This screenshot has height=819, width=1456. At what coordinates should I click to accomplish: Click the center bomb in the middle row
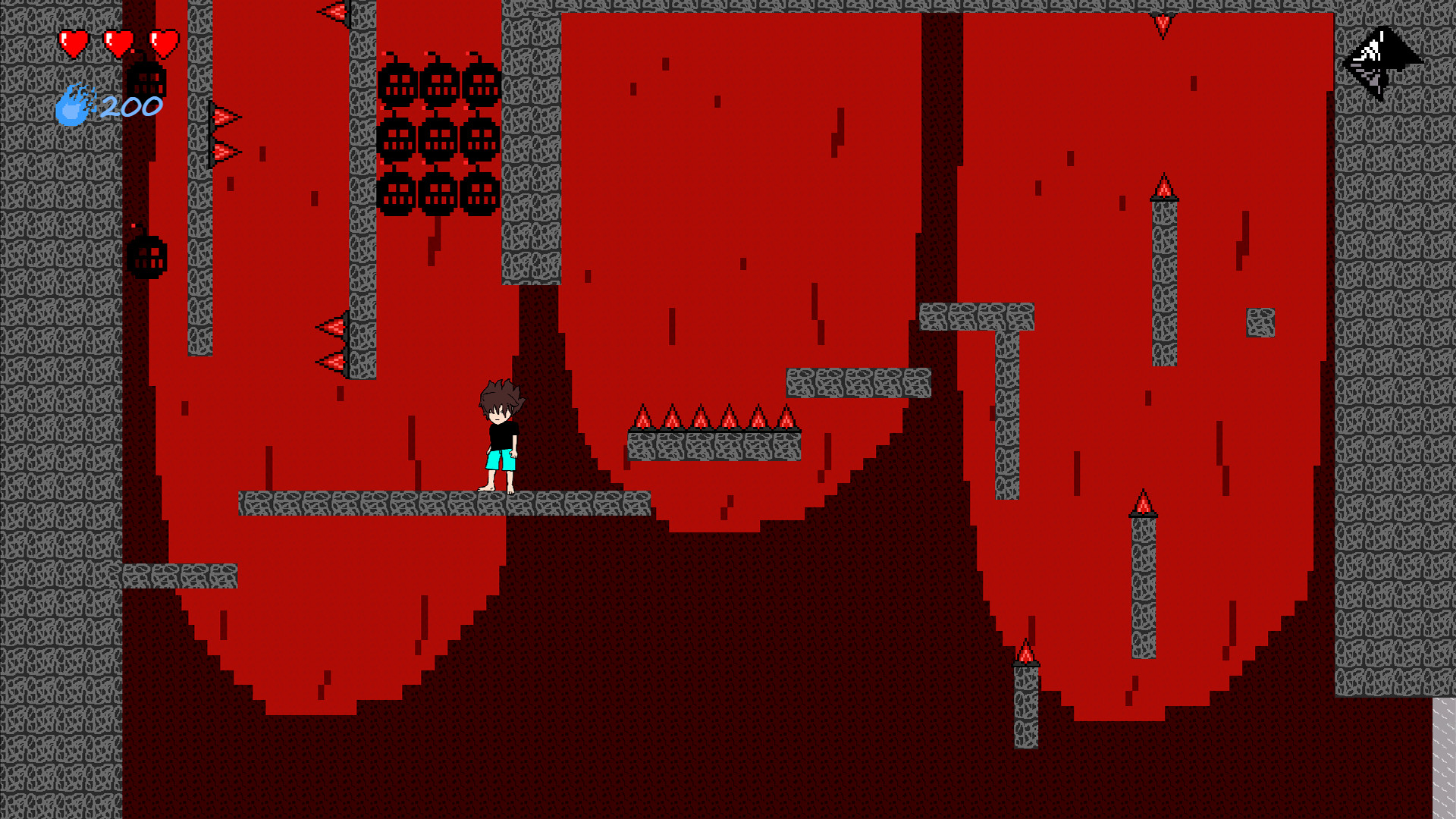coord(438,140)
